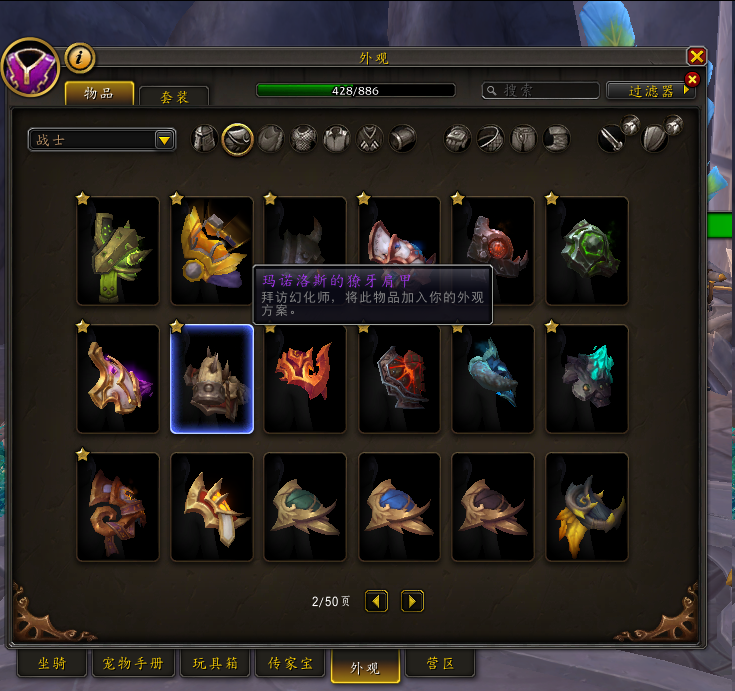The height and width of the screenshot is (691, 735).
Task: Close the 外观 appearance window
Action: coord(697,56)
